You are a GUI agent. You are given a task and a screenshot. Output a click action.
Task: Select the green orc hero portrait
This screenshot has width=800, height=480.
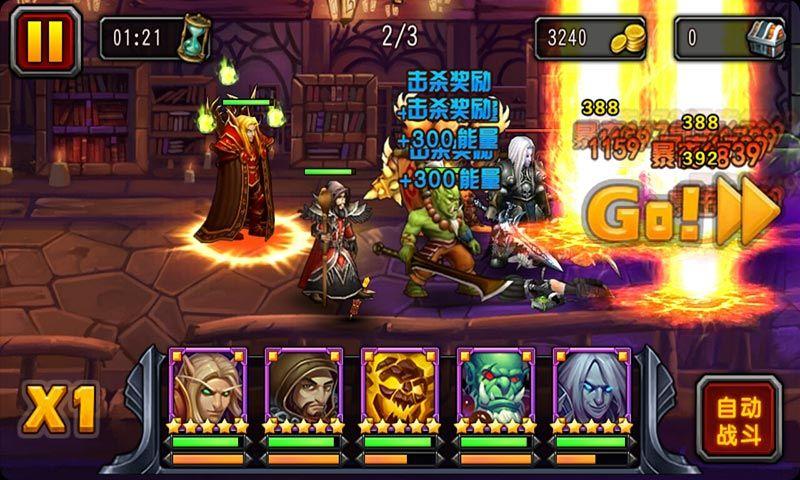point(495,386)
